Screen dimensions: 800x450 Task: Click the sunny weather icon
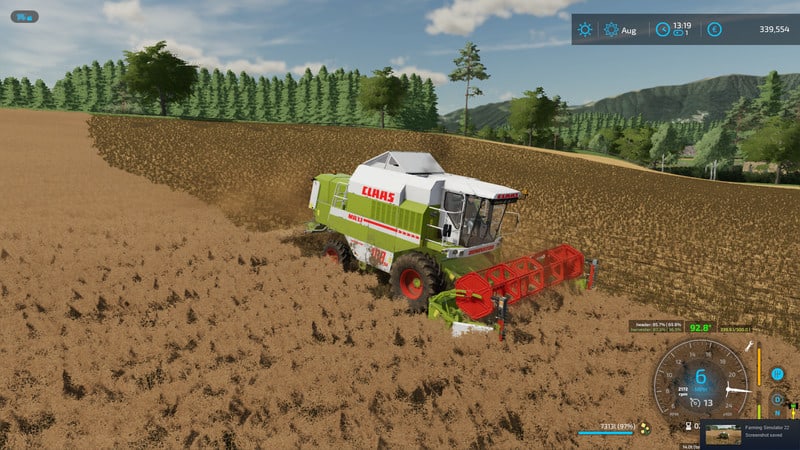pos(586,30)
